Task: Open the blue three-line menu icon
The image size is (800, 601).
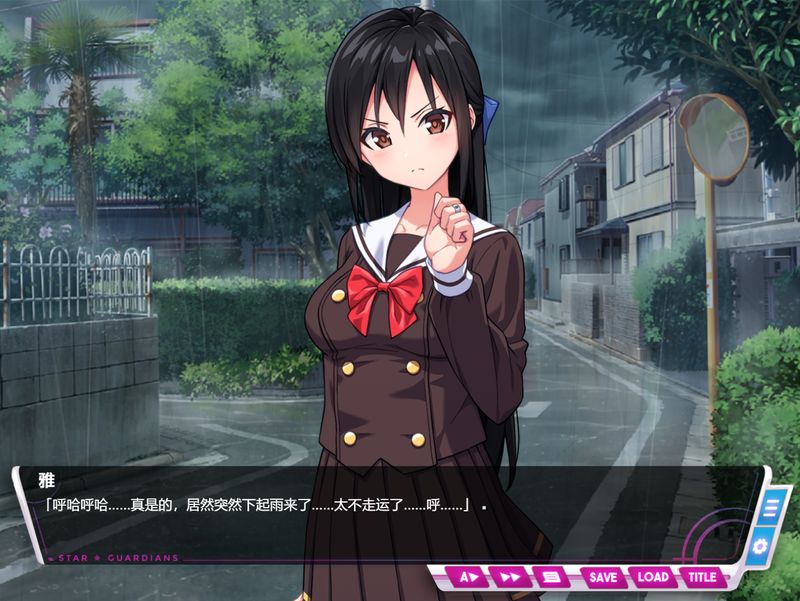Action: pos(771,508)
